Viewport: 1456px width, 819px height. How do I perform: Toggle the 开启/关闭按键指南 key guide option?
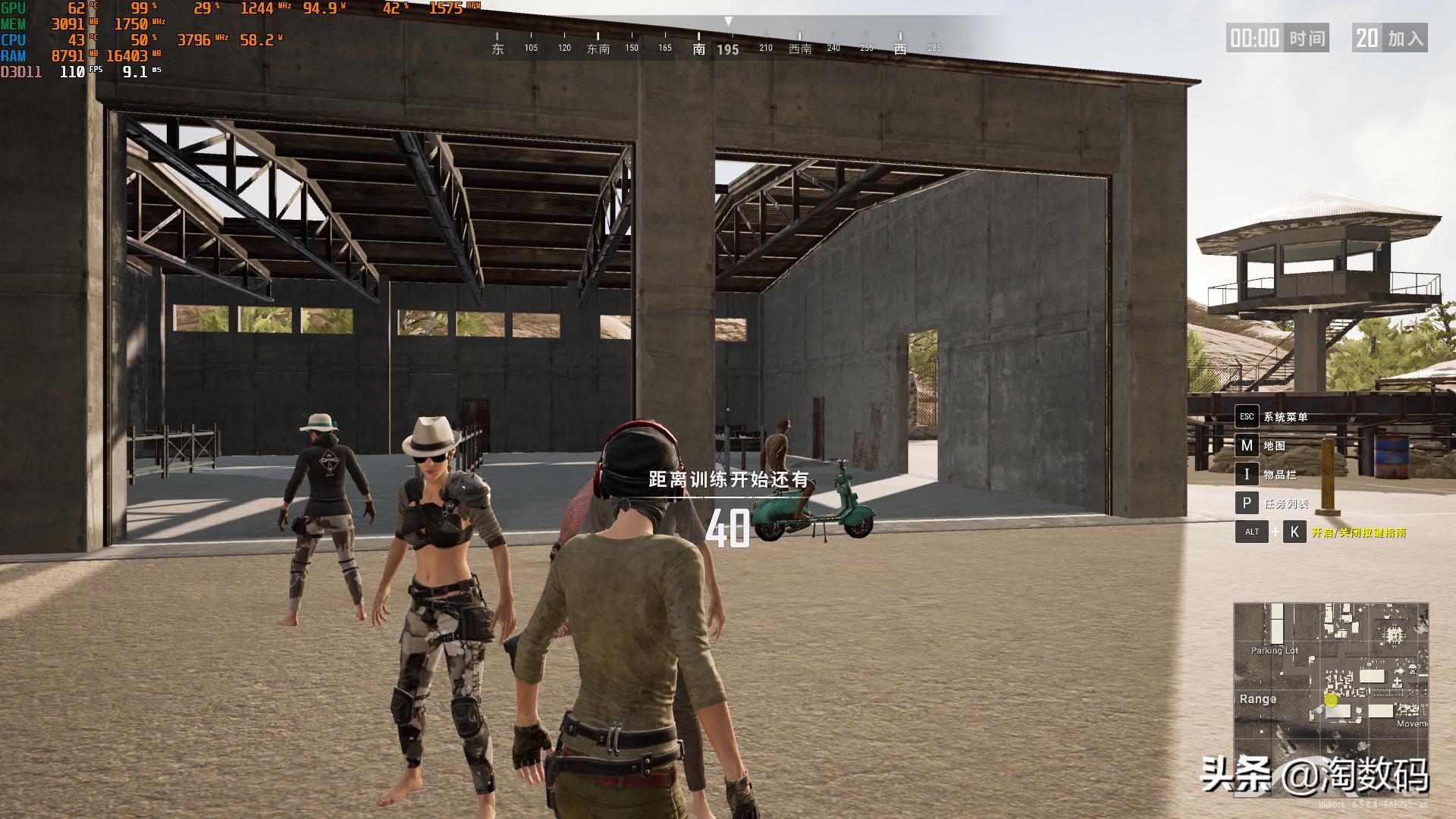1360,532
